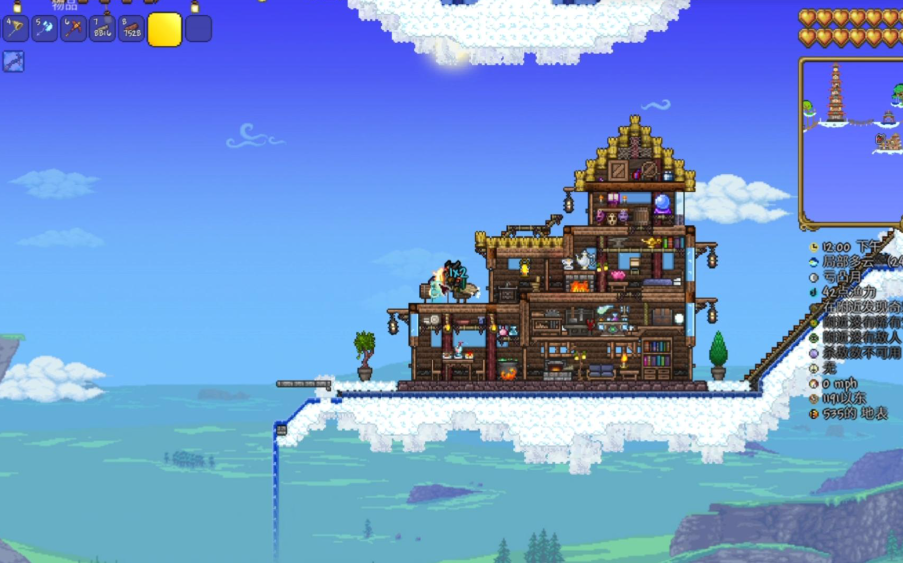Viewport: 903px width, 563px height.
Task: Click the buff icon below the hotbar
Action: (13, 61)
